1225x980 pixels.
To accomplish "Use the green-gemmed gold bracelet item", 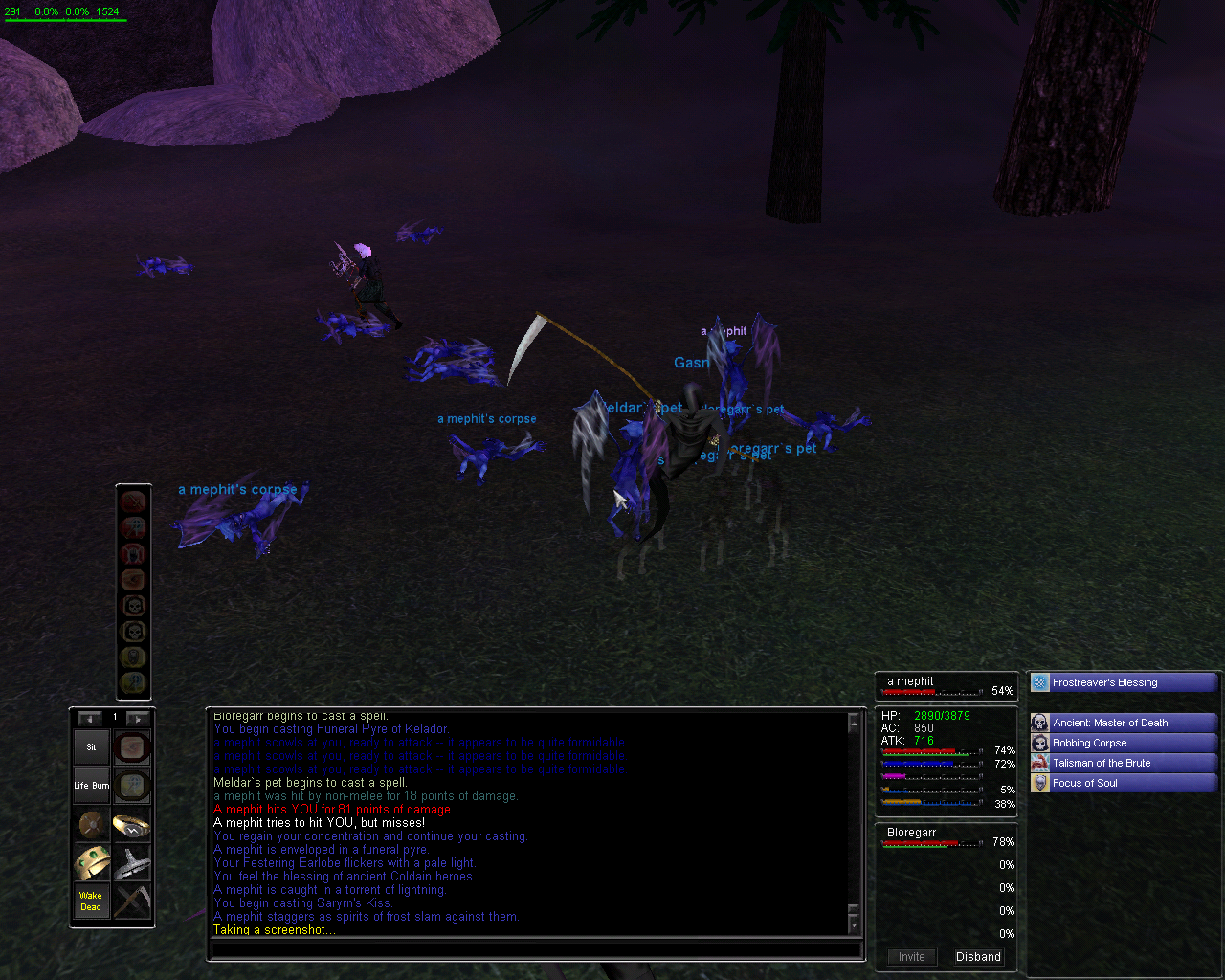I will pyautogui.click(x=92, y=863).
